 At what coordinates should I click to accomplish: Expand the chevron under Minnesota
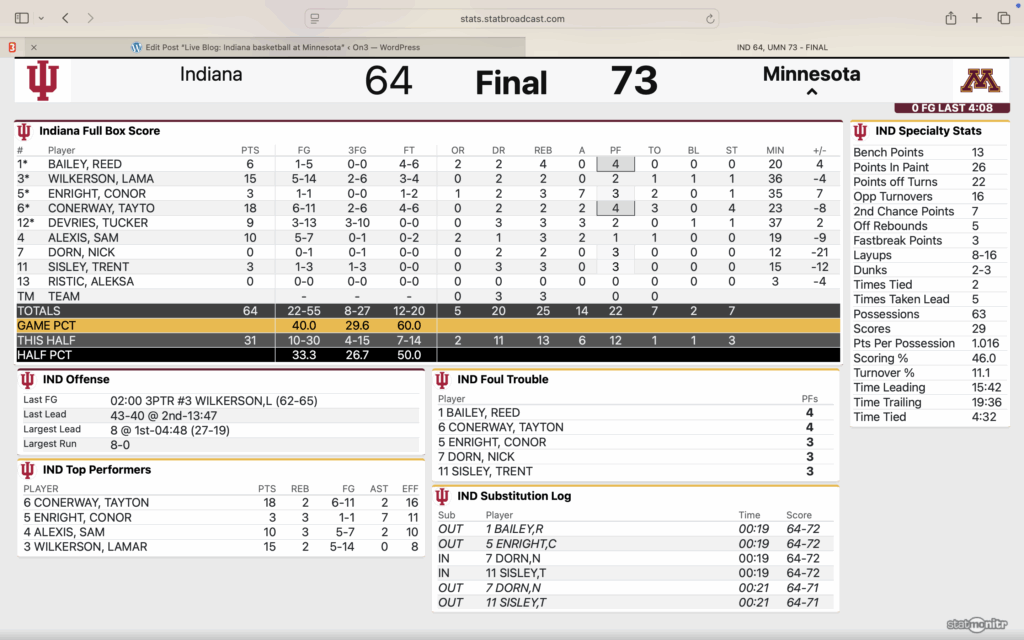click(x=812, y=93)
